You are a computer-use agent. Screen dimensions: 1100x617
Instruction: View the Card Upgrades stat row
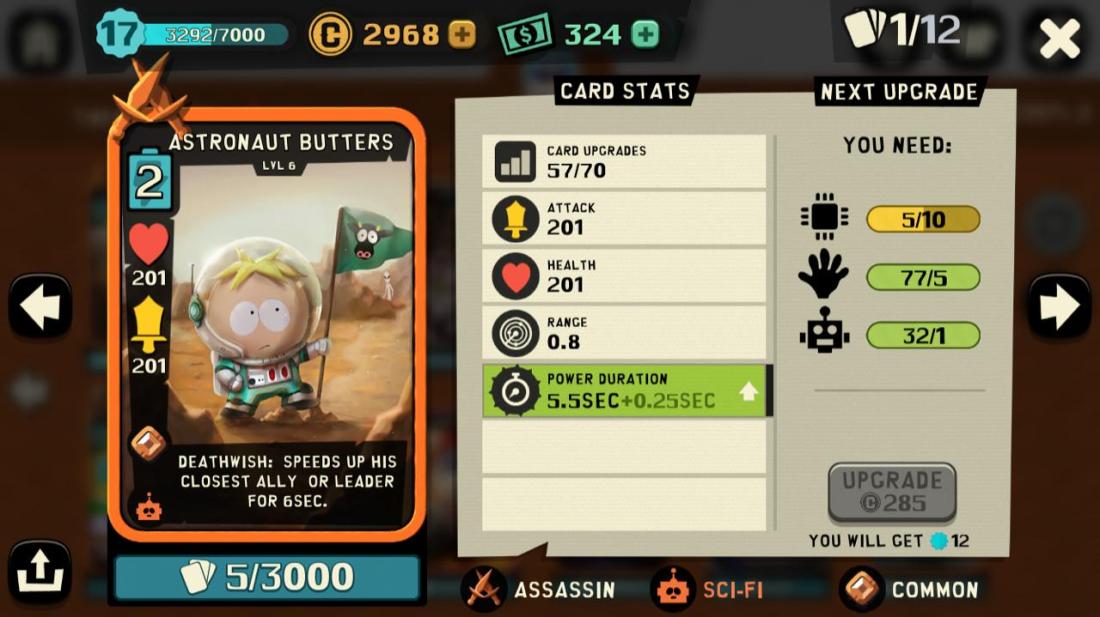point(626,161)
